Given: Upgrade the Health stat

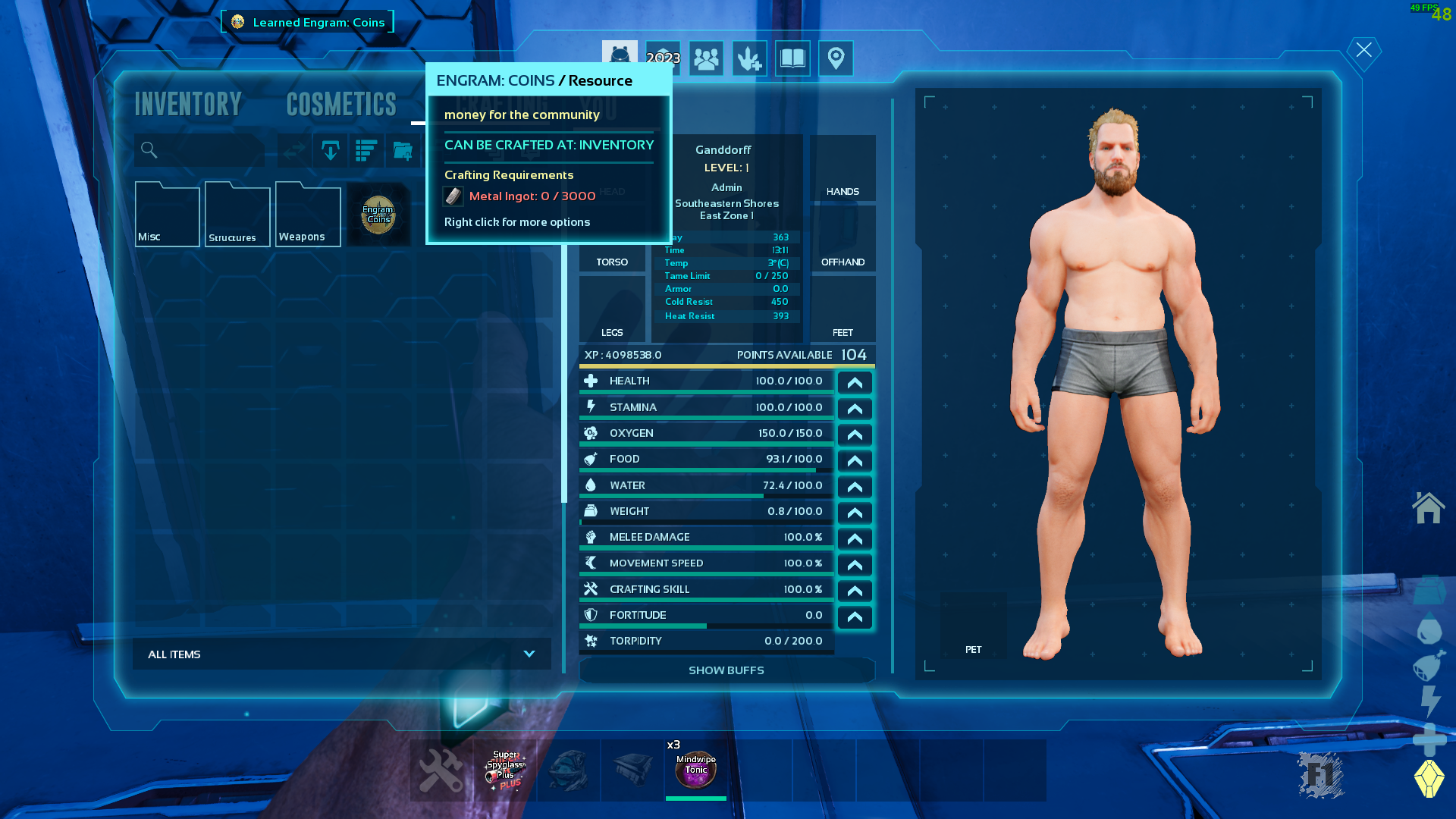Looking at the screenshot, I should pos(855,383).
